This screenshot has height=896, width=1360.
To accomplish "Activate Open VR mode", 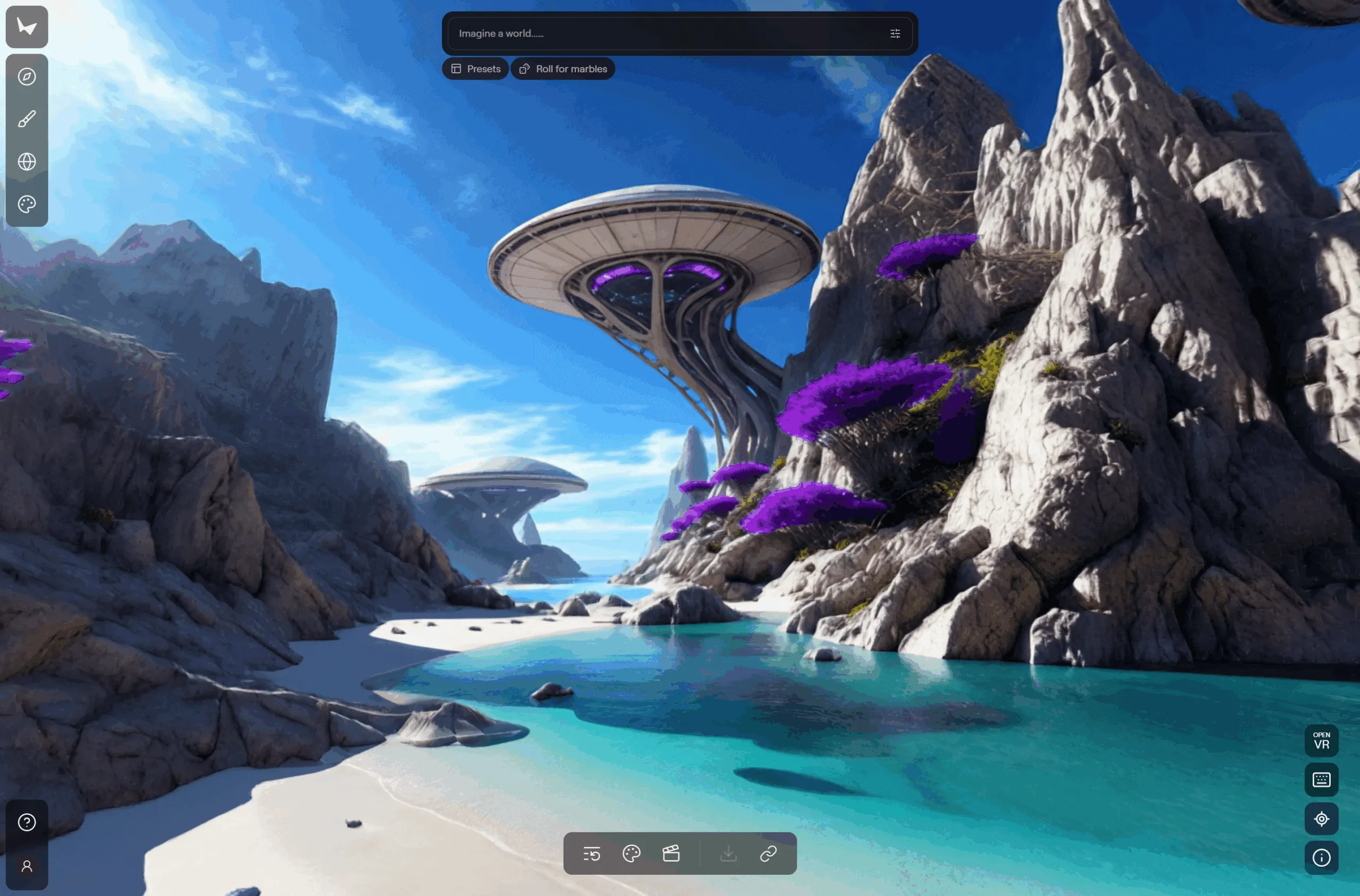I will coord(1321,740).
